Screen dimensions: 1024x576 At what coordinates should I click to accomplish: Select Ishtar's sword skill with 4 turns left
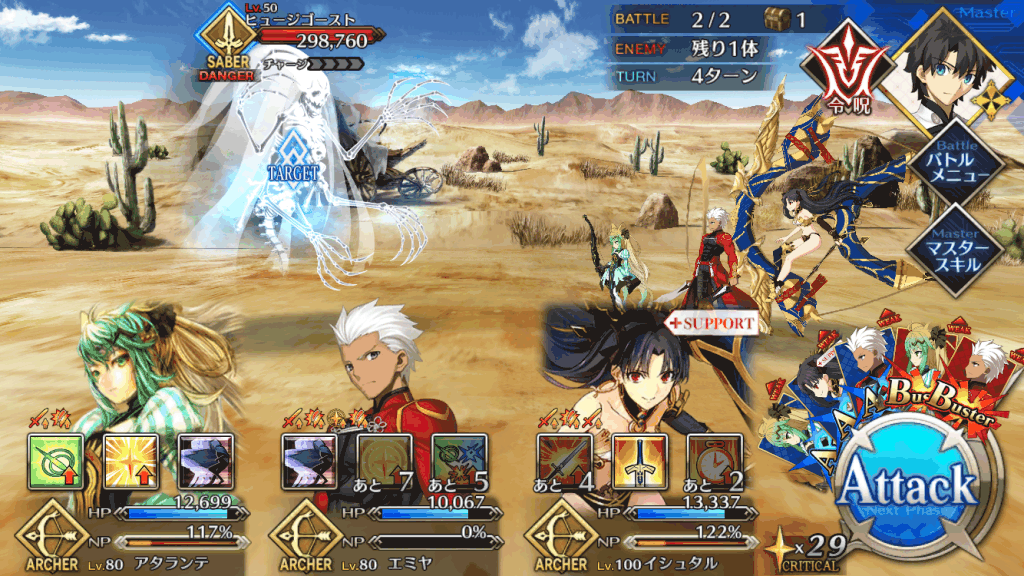(563, 461)
